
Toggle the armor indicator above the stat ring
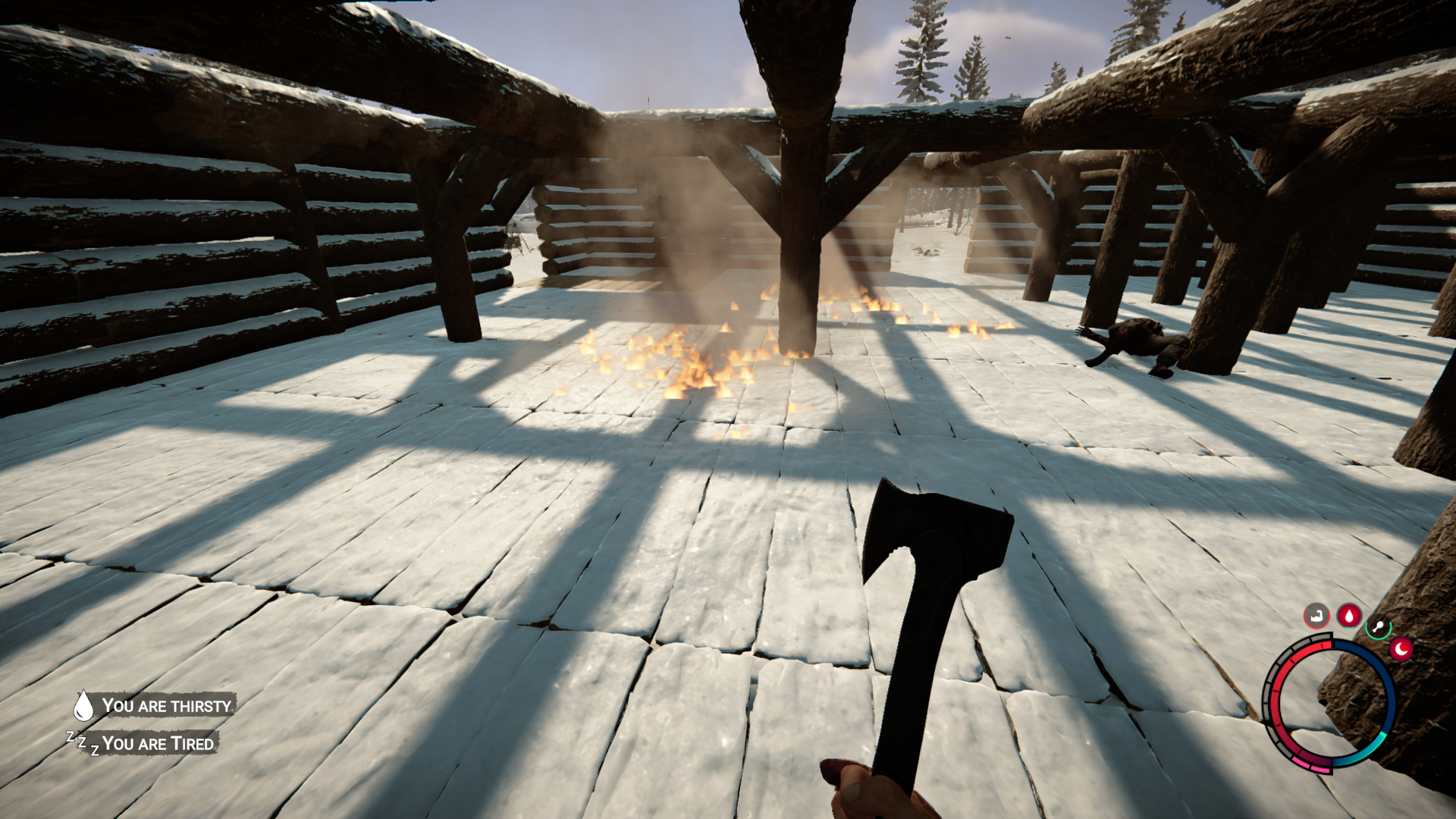coord(1316,615)
